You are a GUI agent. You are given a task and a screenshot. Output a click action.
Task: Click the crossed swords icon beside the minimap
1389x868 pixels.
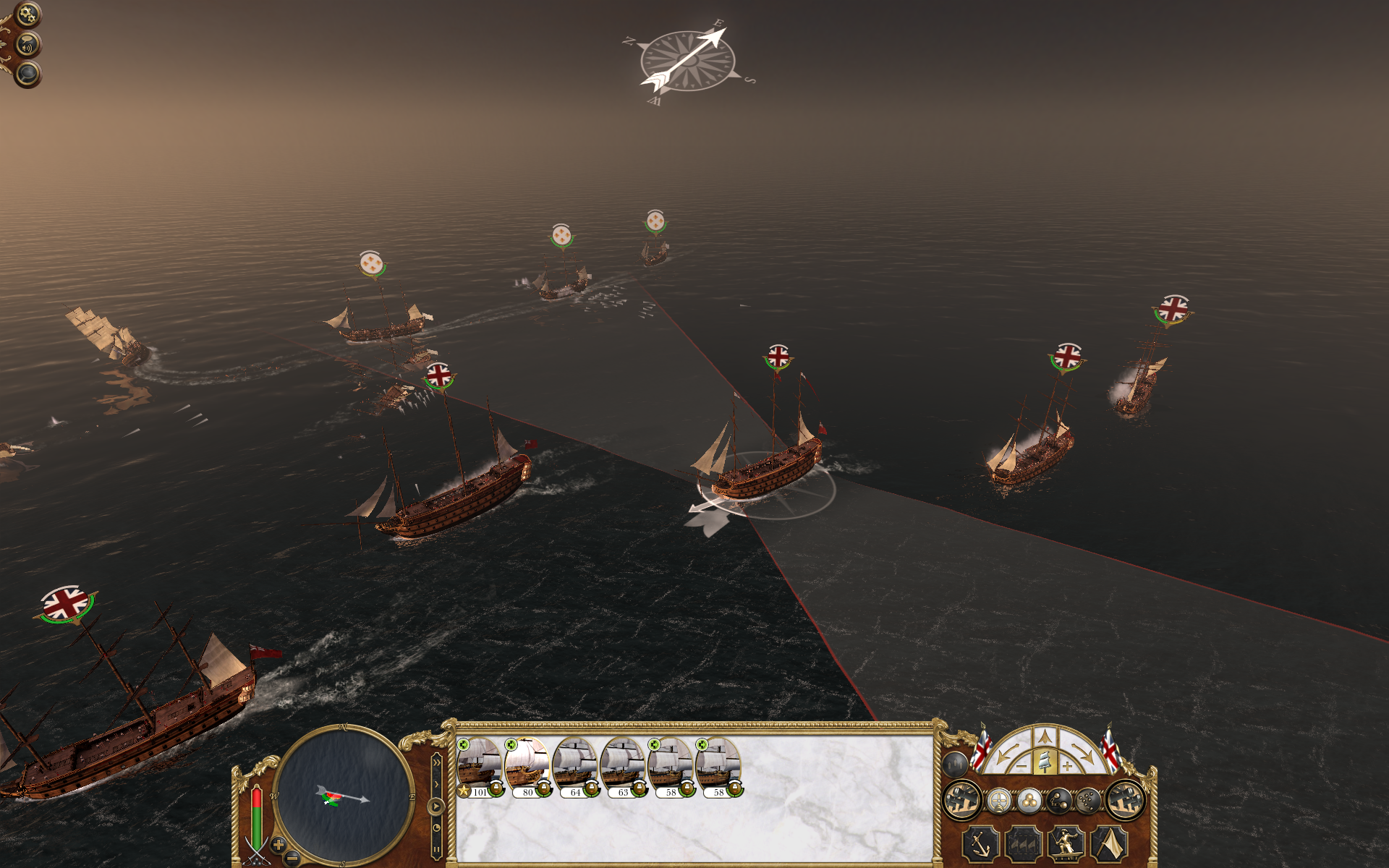click(255, 852)
